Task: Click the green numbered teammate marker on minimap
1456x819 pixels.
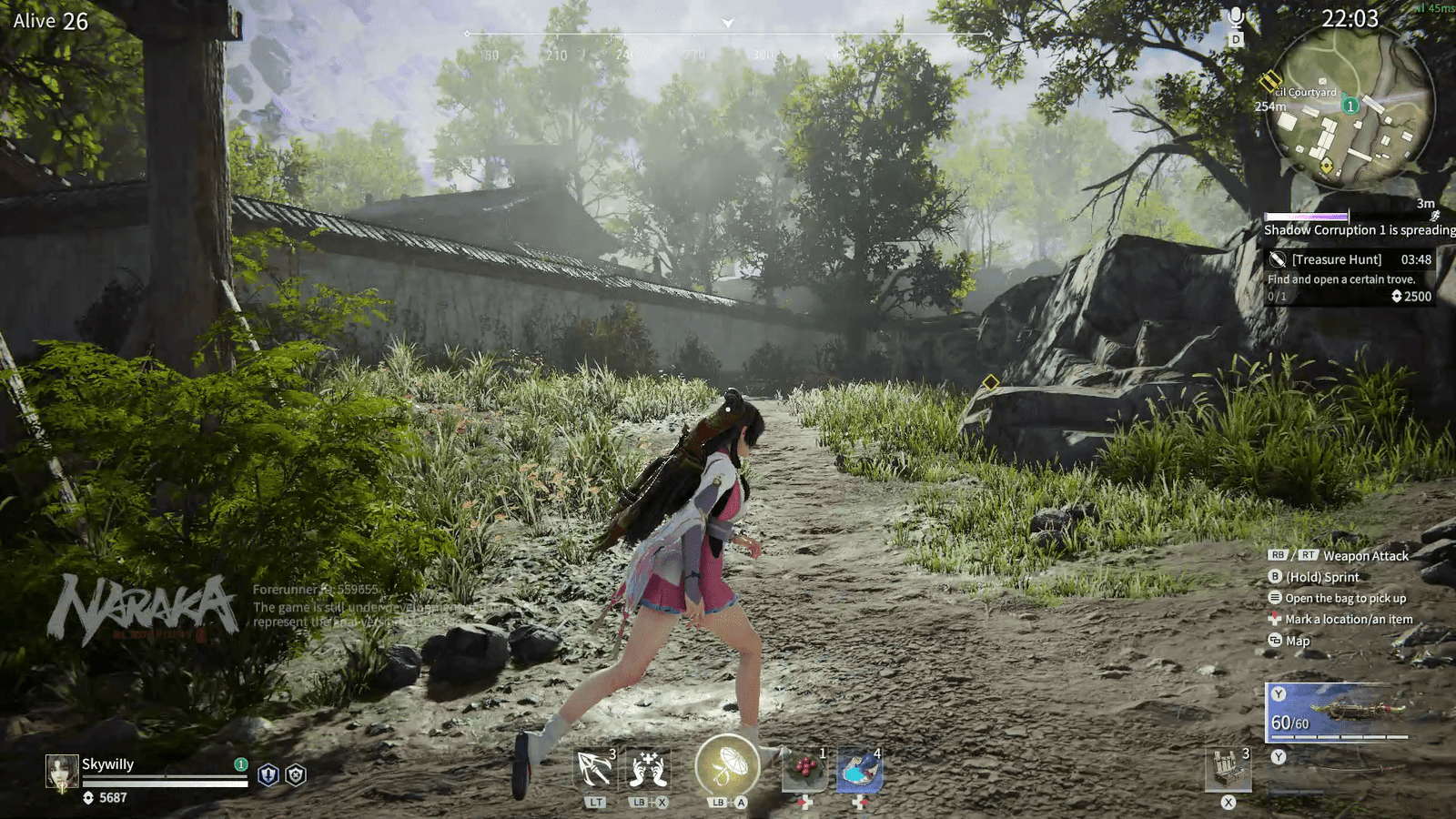Action: 1351,106
